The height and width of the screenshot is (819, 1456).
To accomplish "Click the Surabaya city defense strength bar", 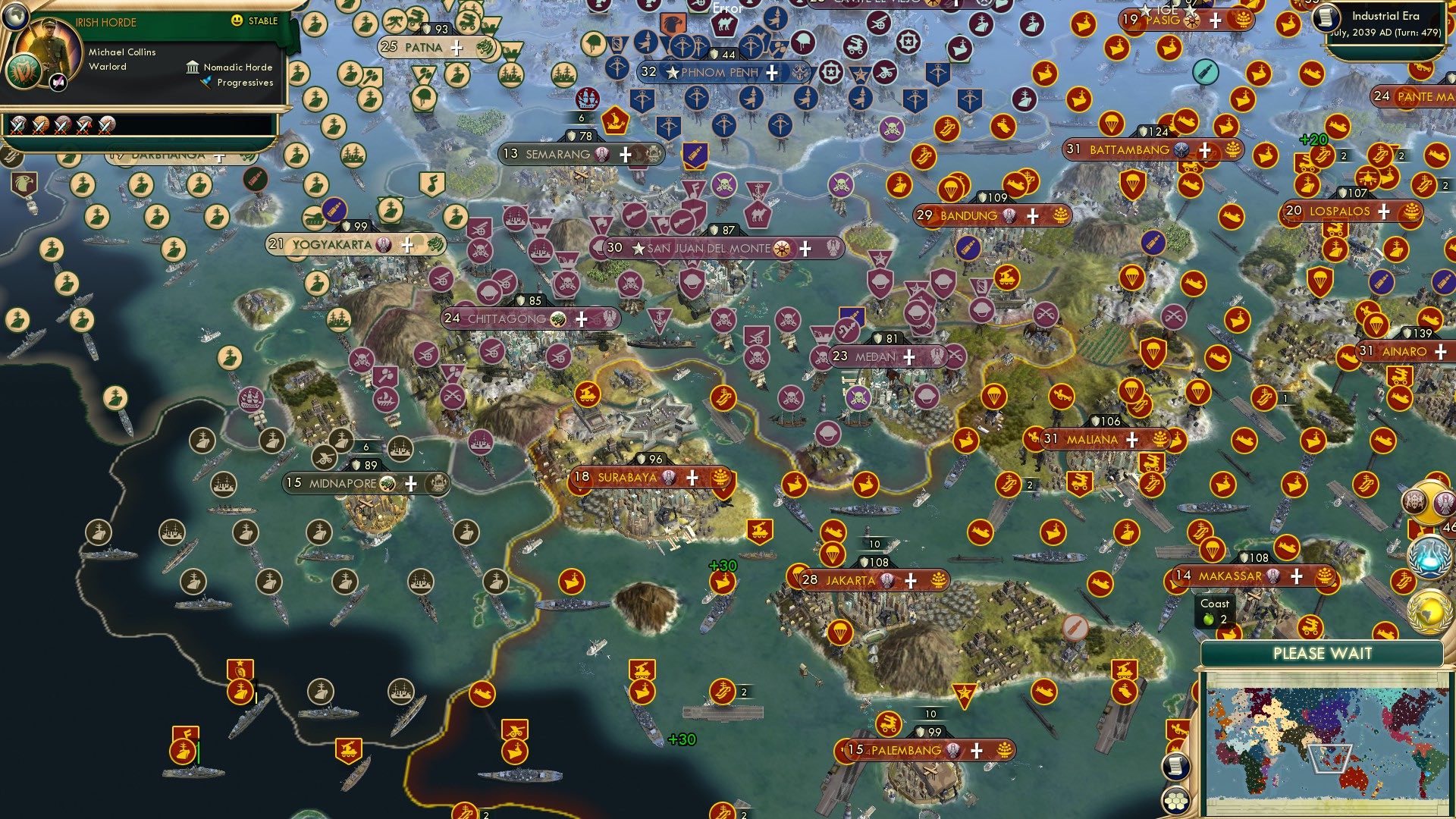I will coord(651,458).
